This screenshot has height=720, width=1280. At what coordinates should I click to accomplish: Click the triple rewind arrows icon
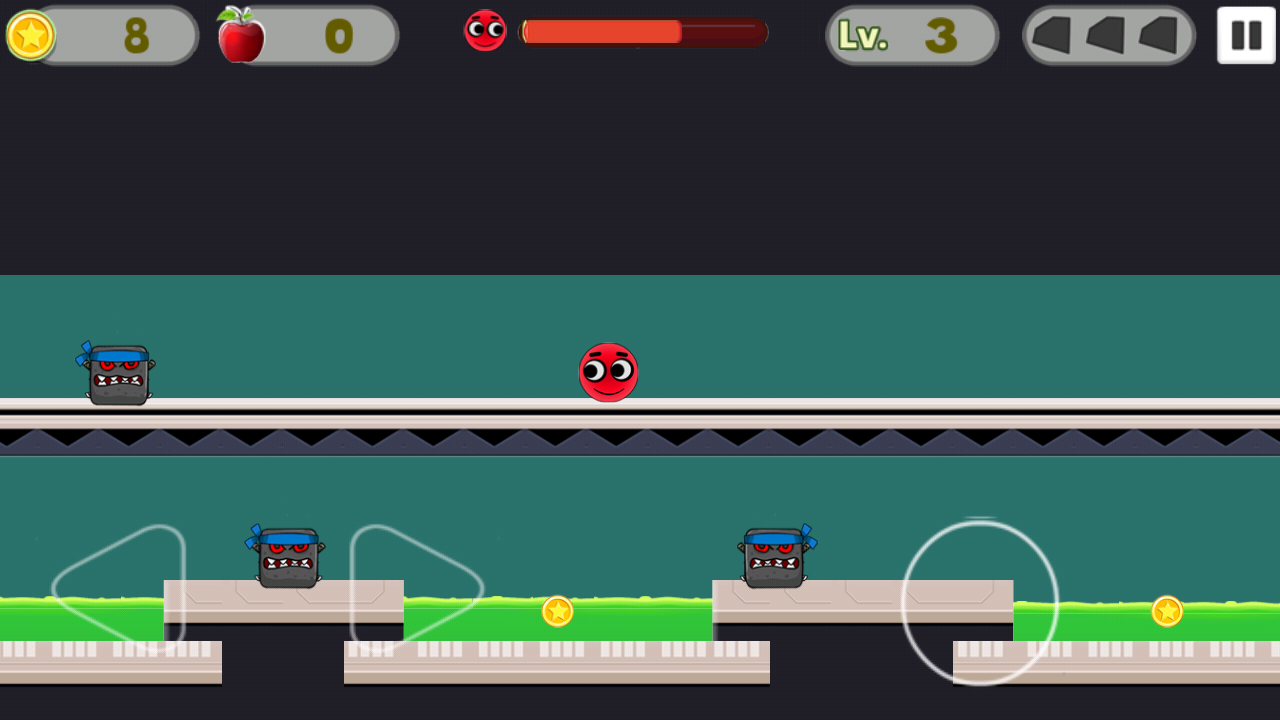tap(1108, 36)
